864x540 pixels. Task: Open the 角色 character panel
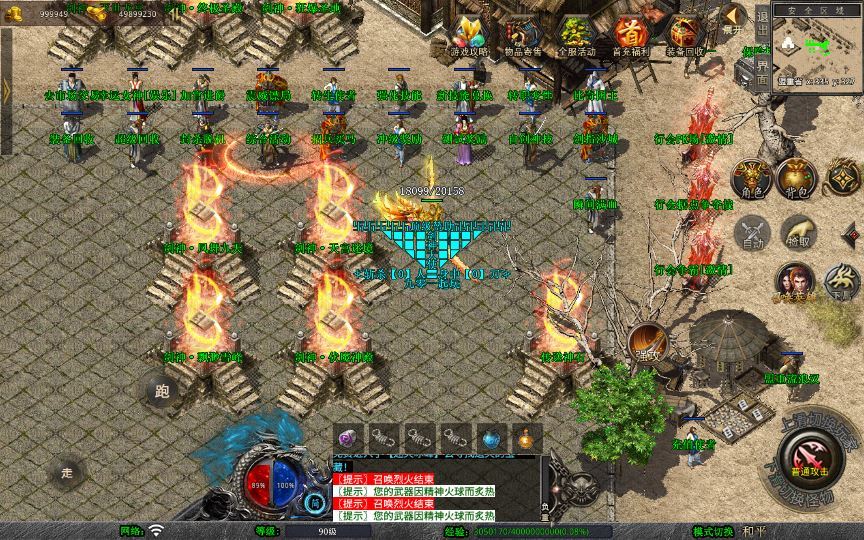point(752,178)
